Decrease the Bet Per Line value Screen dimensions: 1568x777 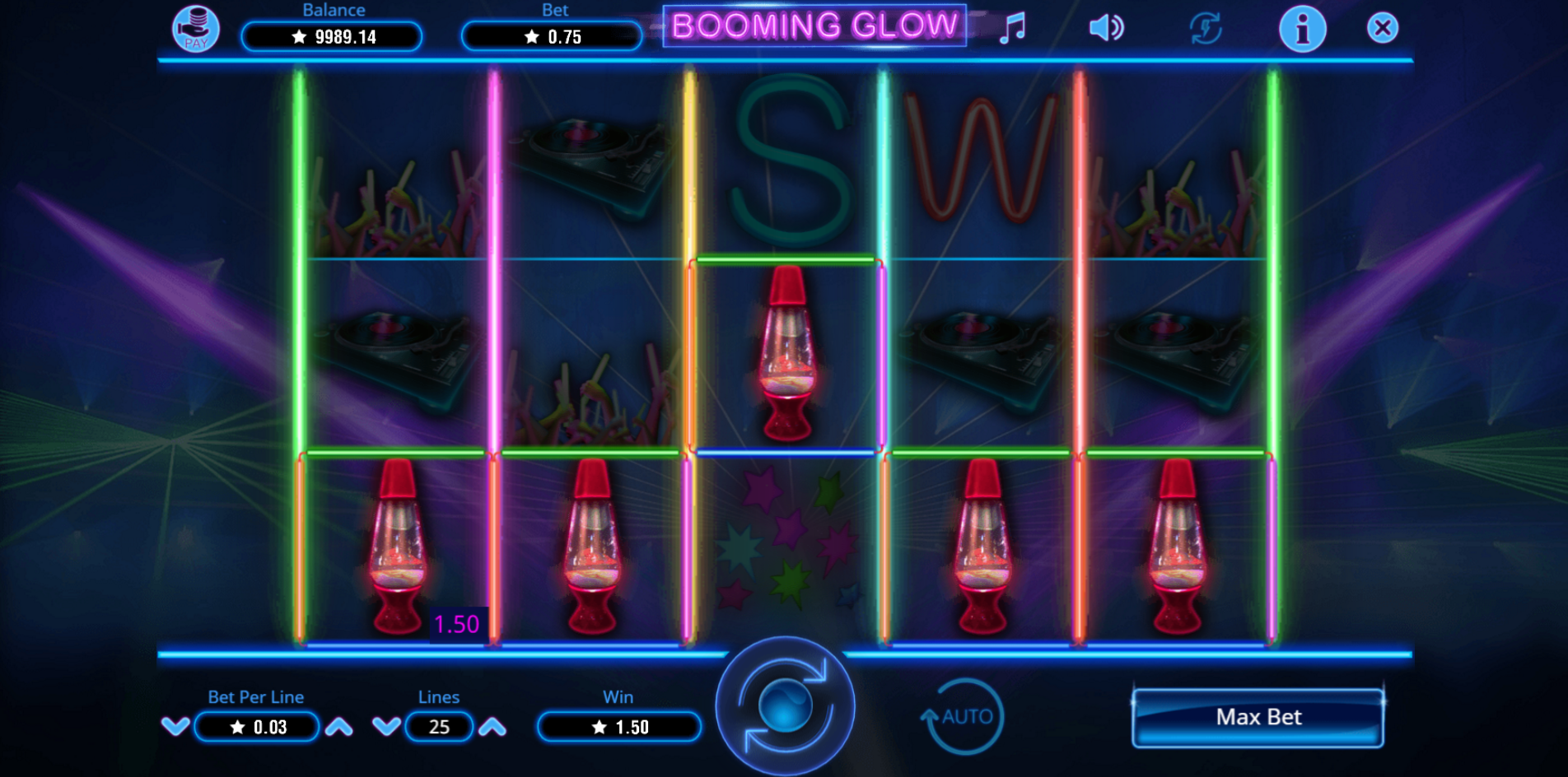(175, 727)
